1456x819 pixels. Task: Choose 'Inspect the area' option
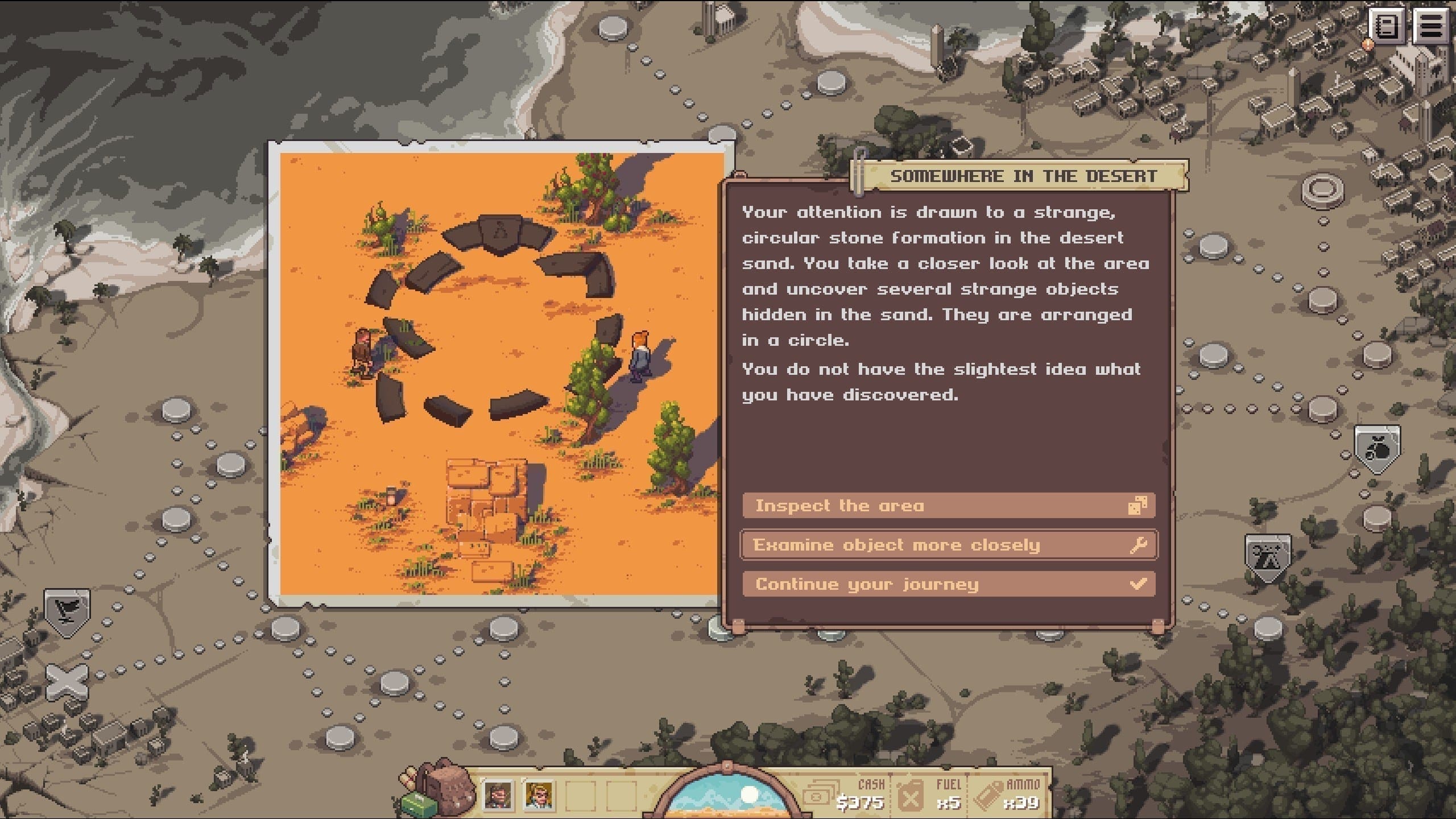[948, 506]
